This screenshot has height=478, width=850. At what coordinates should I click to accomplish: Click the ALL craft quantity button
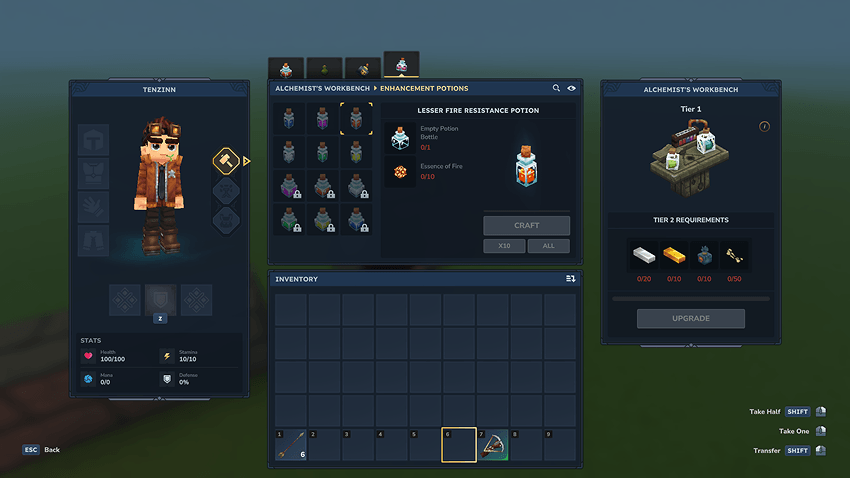(549, 246)
